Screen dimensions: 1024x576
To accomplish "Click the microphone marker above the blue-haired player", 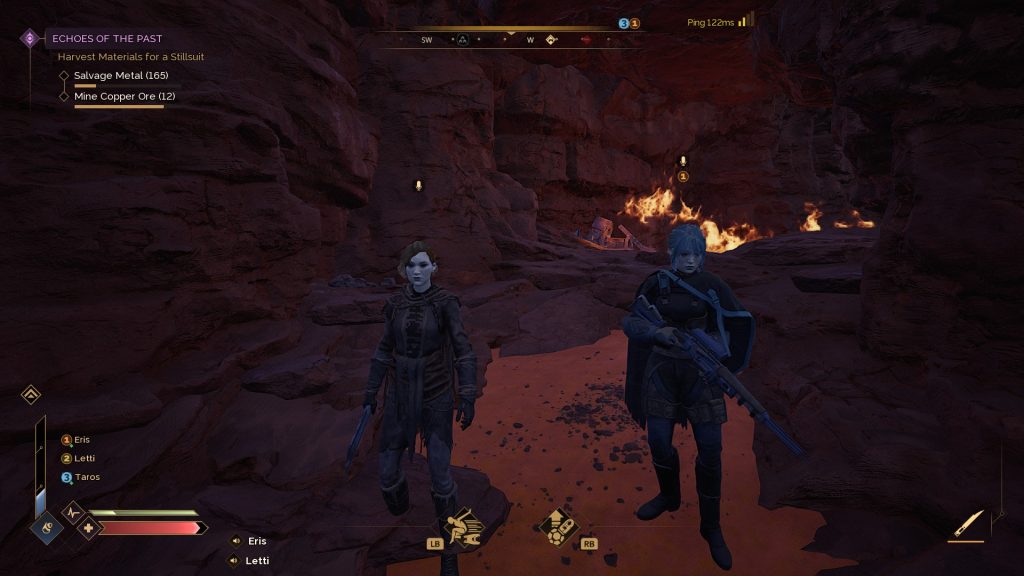I will pos(683,160).
